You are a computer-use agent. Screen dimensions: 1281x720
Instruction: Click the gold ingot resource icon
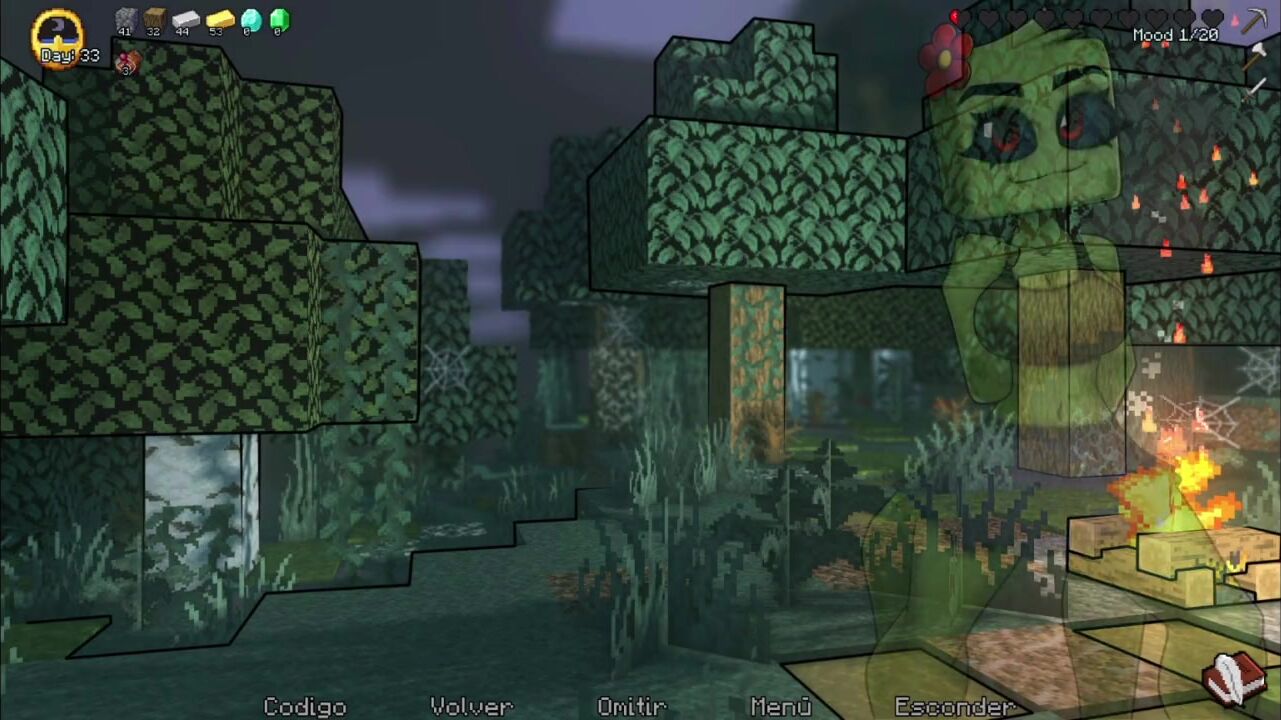click(x=220, y=19)
